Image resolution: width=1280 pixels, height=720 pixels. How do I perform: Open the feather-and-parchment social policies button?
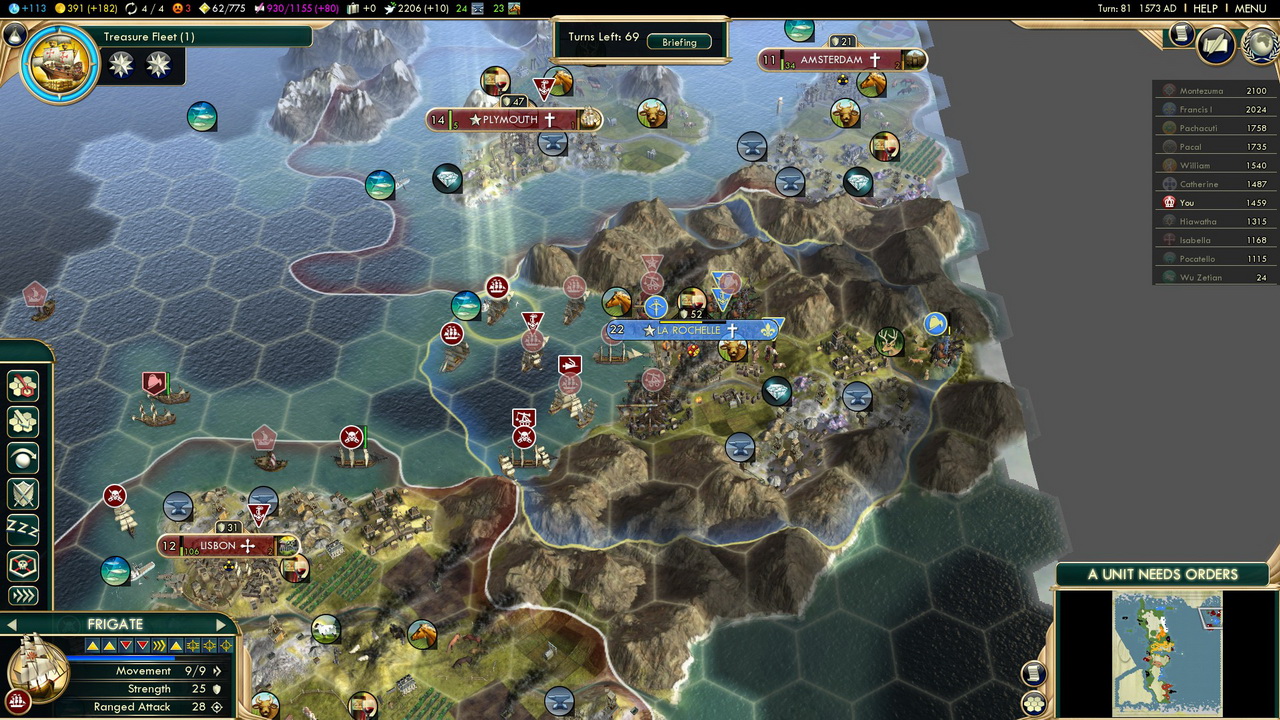[x=1215, y=45]
